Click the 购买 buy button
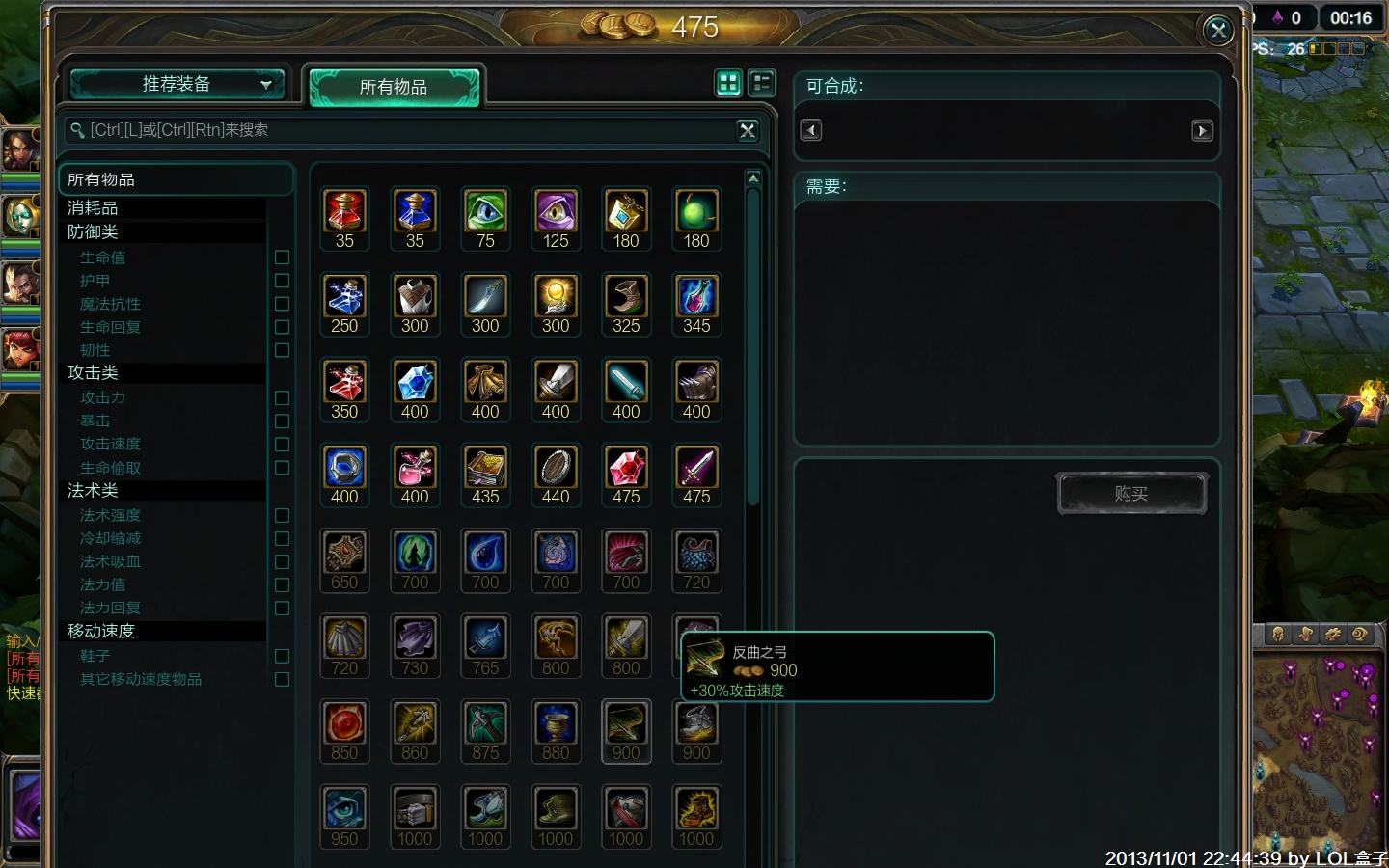The image size is (1389, 868). tap(1131, 494)
